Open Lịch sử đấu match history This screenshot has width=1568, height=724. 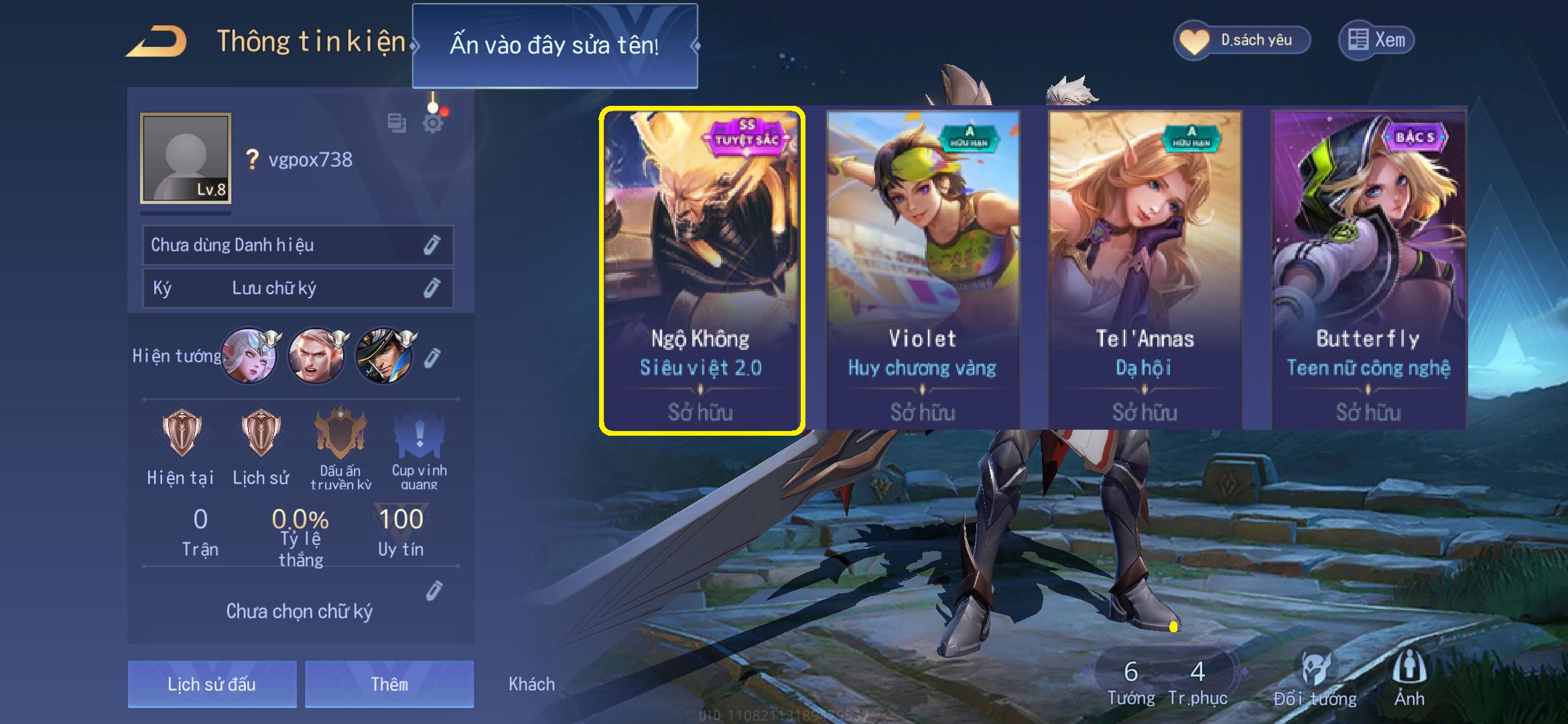(212, 684)
